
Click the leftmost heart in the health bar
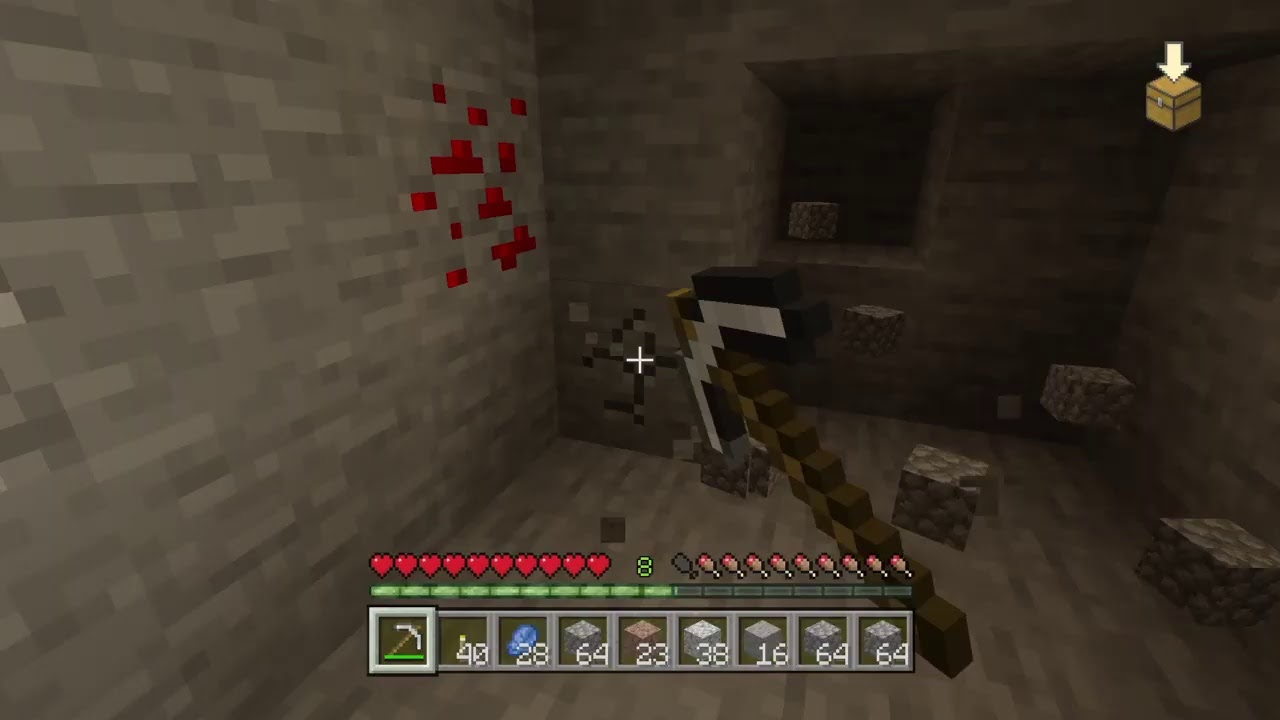click(x=380, y=566)
